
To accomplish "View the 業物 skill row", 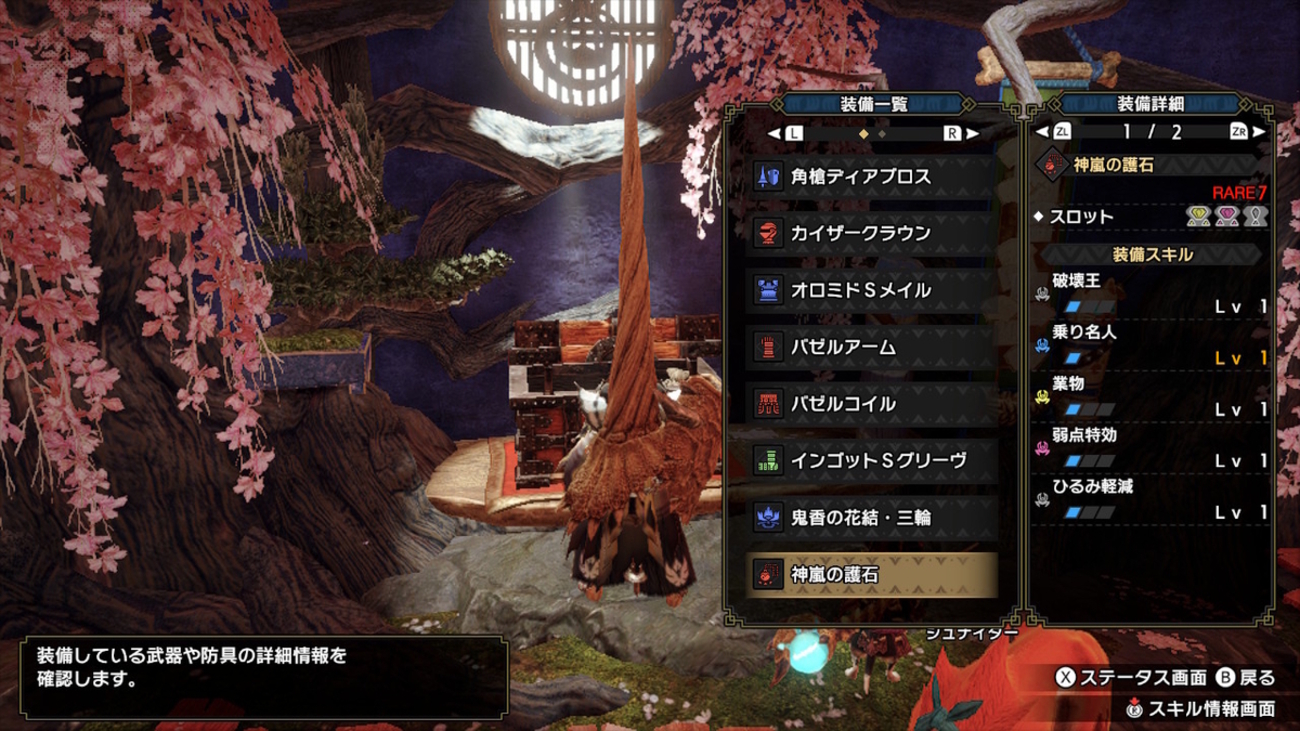I will tap(1152, 397).
